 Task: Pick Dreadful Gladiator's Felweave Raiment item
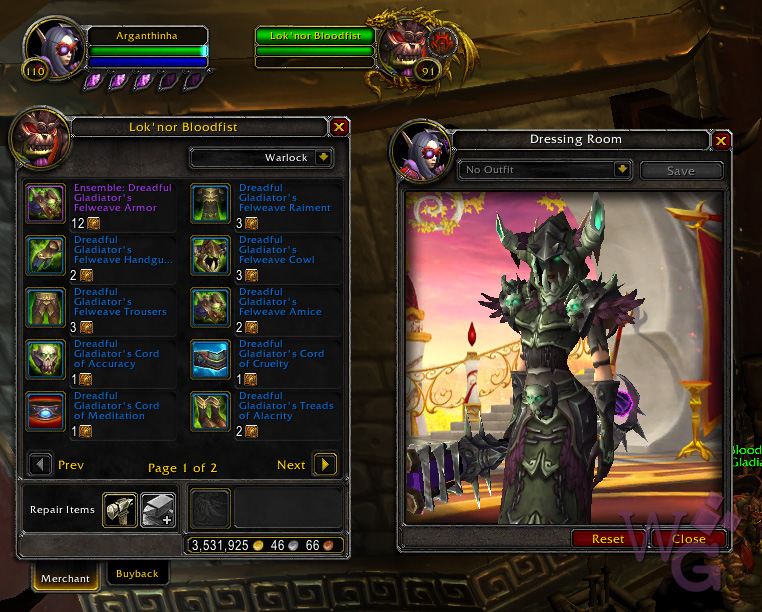coord(210,204)
